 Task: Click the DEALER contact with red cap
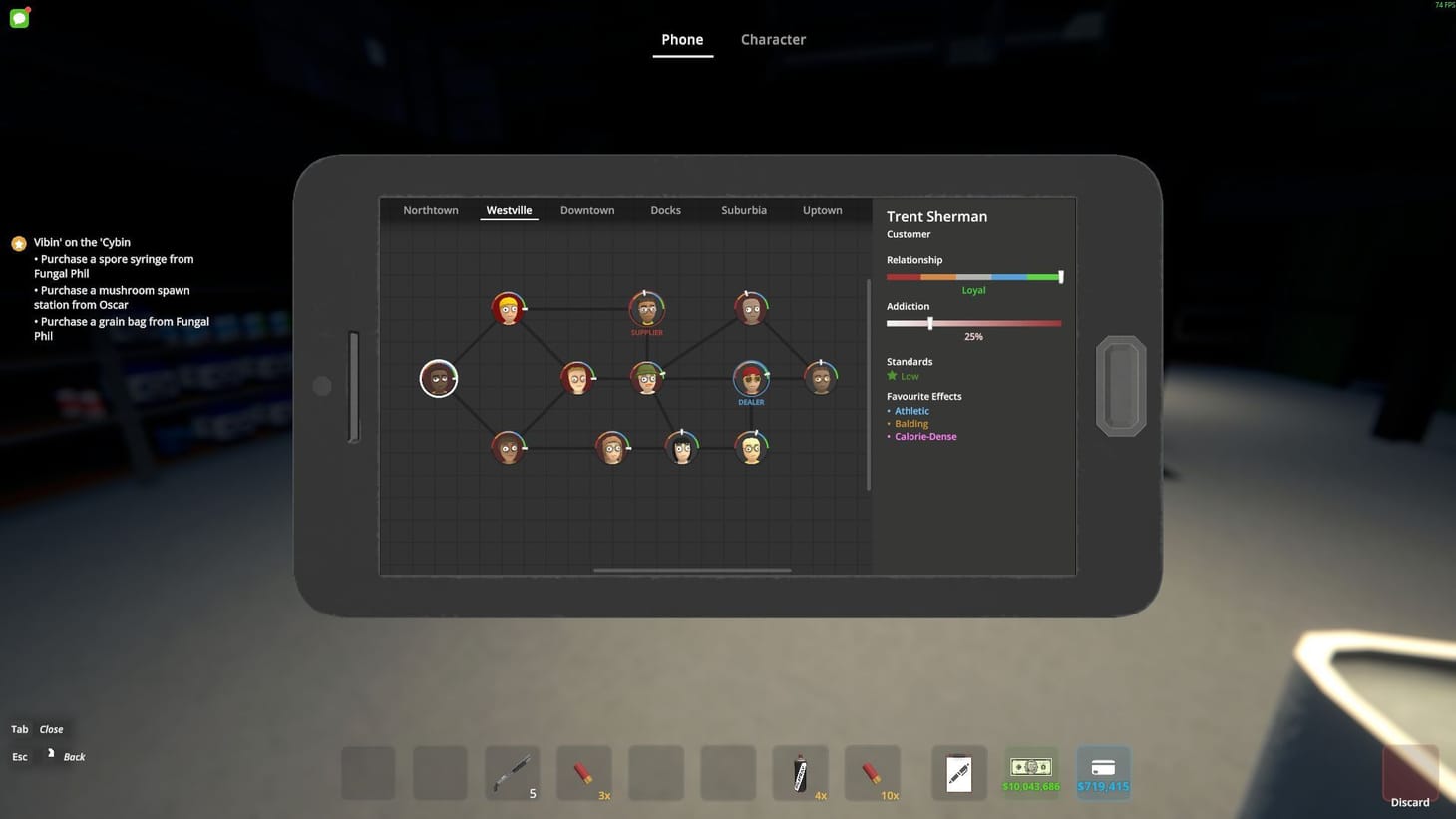[750, 378]
